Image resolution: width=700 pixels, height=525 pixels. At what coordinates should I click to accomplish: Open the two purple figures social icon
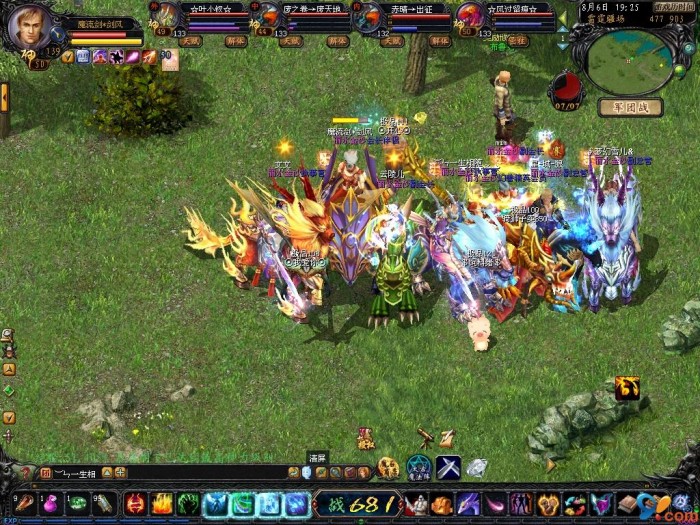pyautogui.click(x=521, y=504)
